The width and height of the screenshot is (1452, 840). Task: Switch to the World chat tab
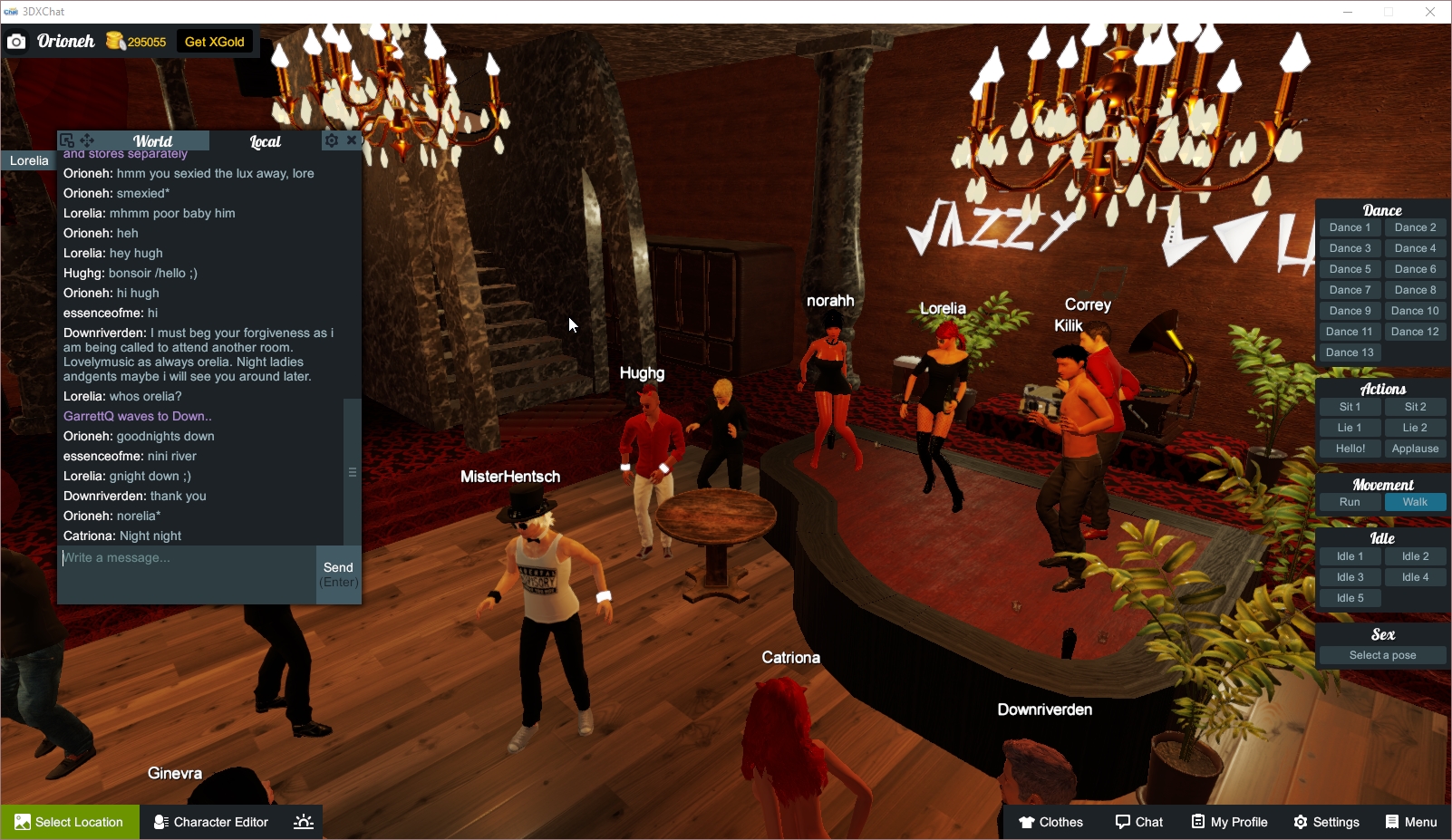coord(152,141)
